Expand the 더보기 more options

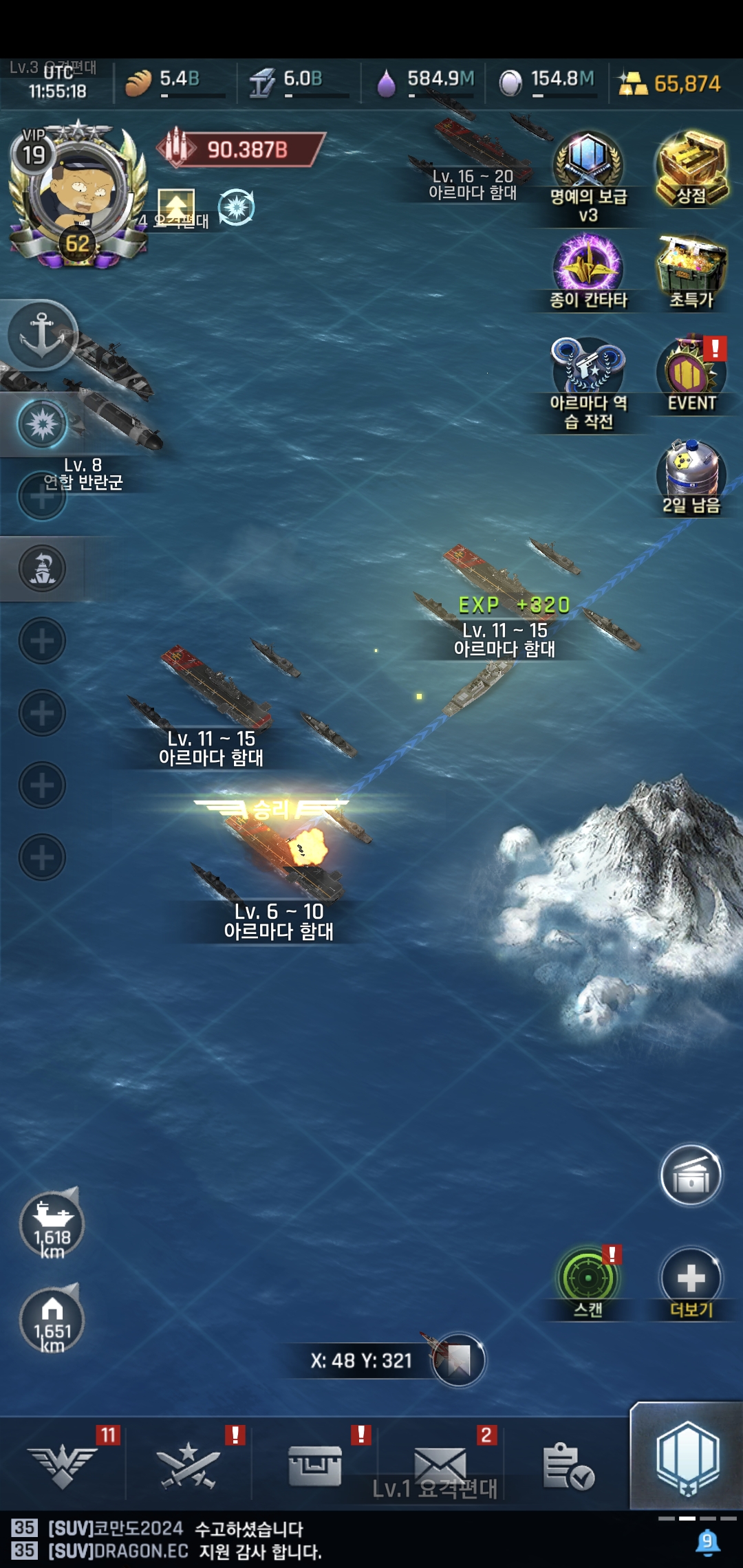point(691,1279)
